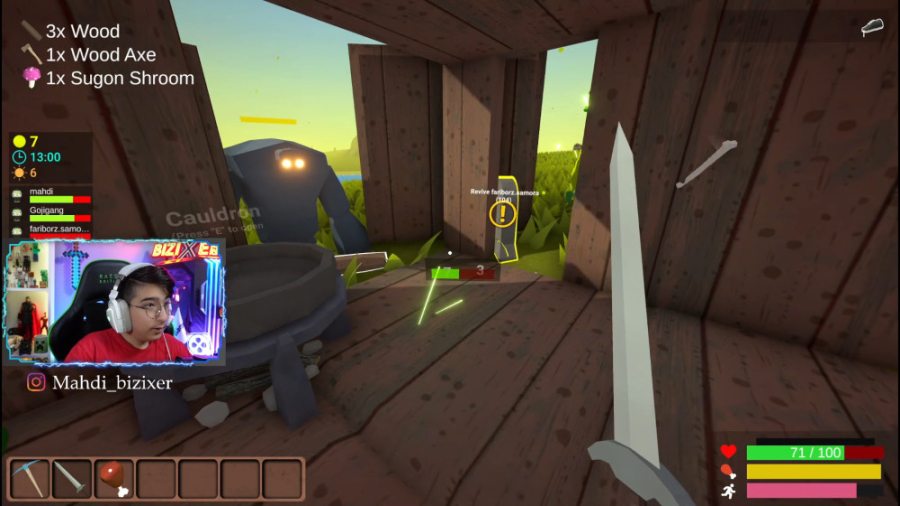Select the sword hotbar slot
Viewport: 900px width, 506px height.
[72, 479]
